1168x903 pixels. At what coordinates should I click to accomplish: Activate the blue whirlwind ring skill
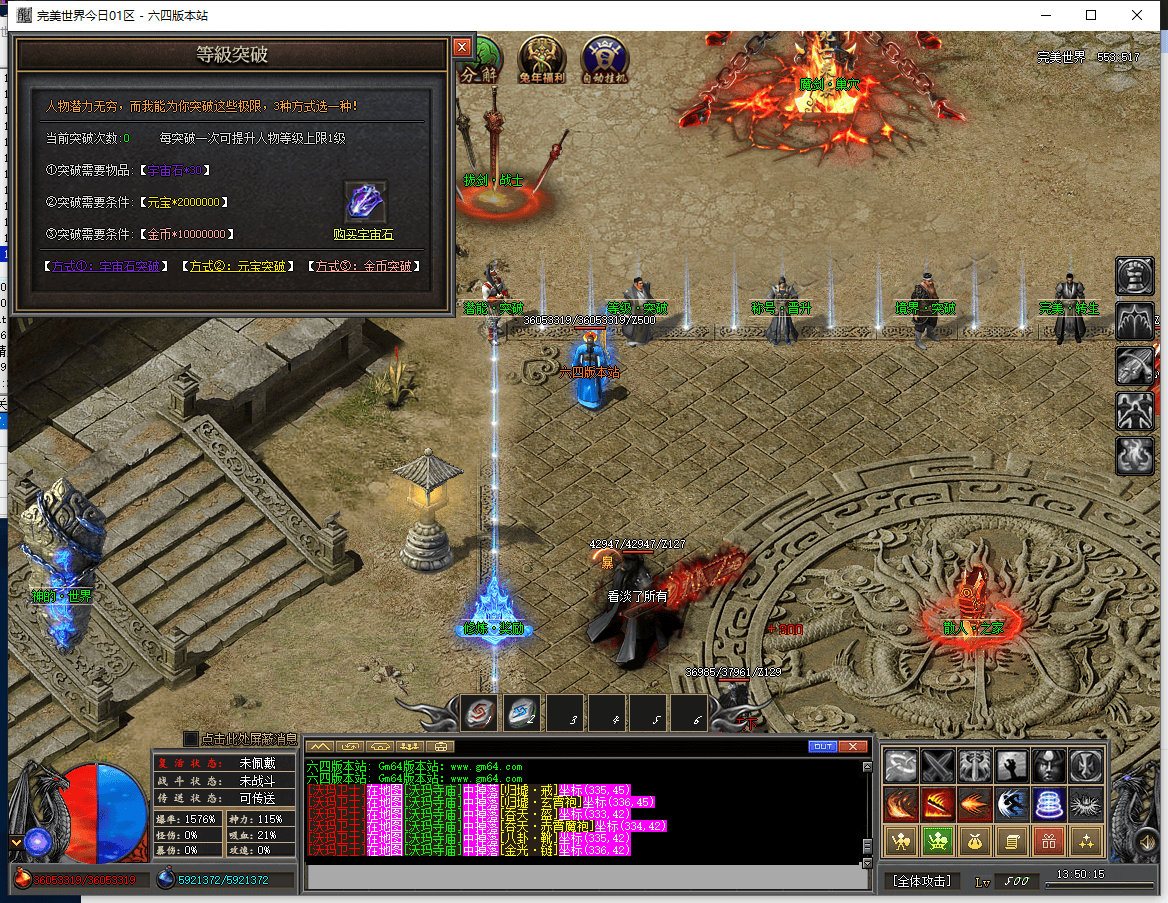(x=1048, y=803)
